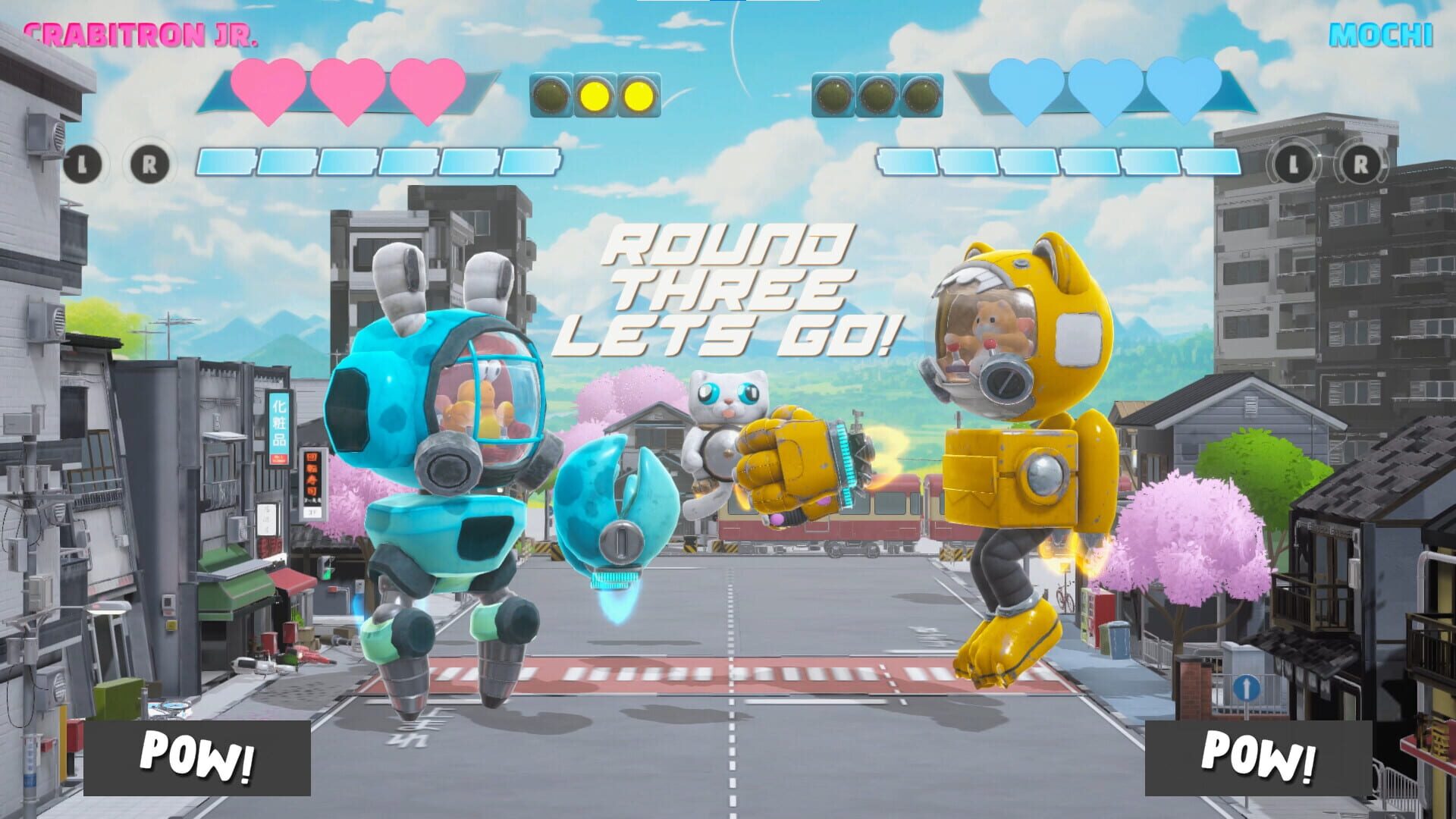The width and height of the screenshot is (1456, 819).
Task: Toggle the leftmost dark light on Mochi's signal row
Action: tap(833, 94)
